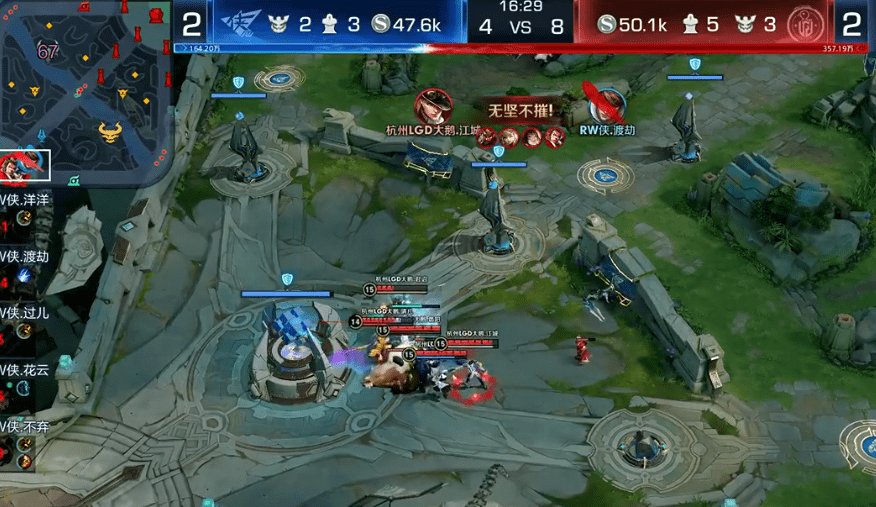Click the blue team logo in scoreboard
876x507 pixels.
click(243, 23)
